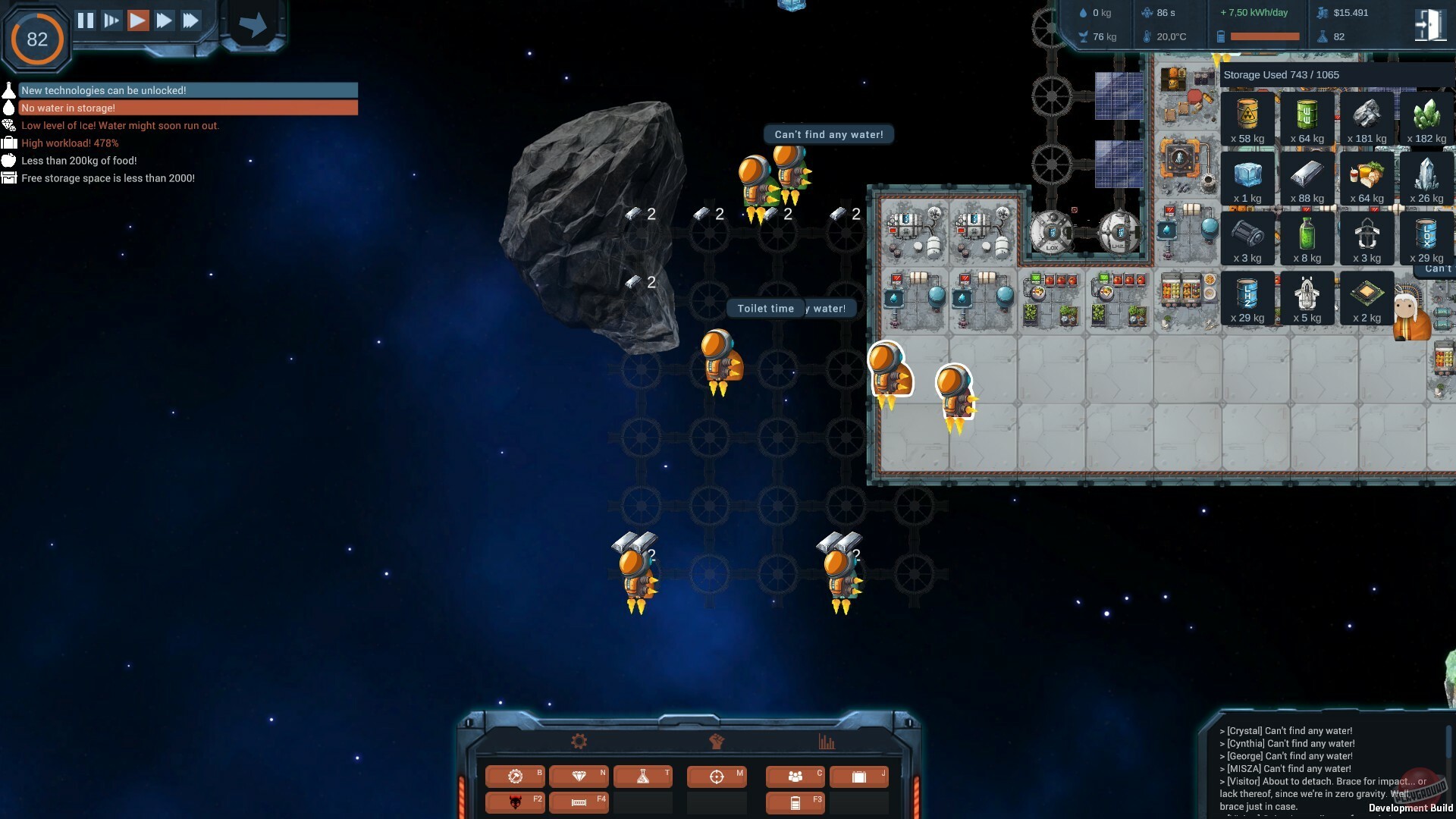Viewport: 1456px width, 819px height.
Task: Select the diamond resources icon labeled N
Action: [579, 777]
